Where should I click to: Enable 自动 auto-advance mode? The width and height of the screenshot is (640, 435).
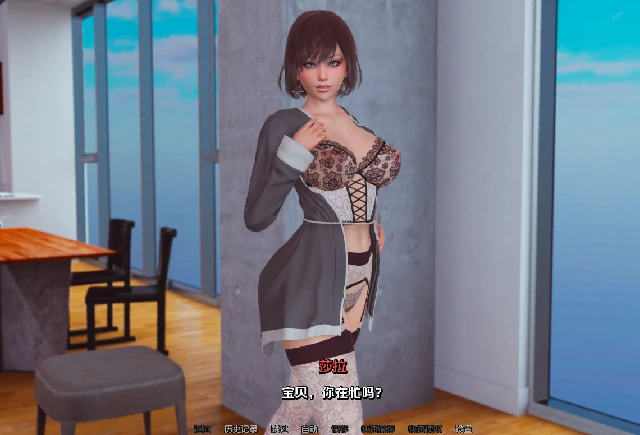[309, 429]
